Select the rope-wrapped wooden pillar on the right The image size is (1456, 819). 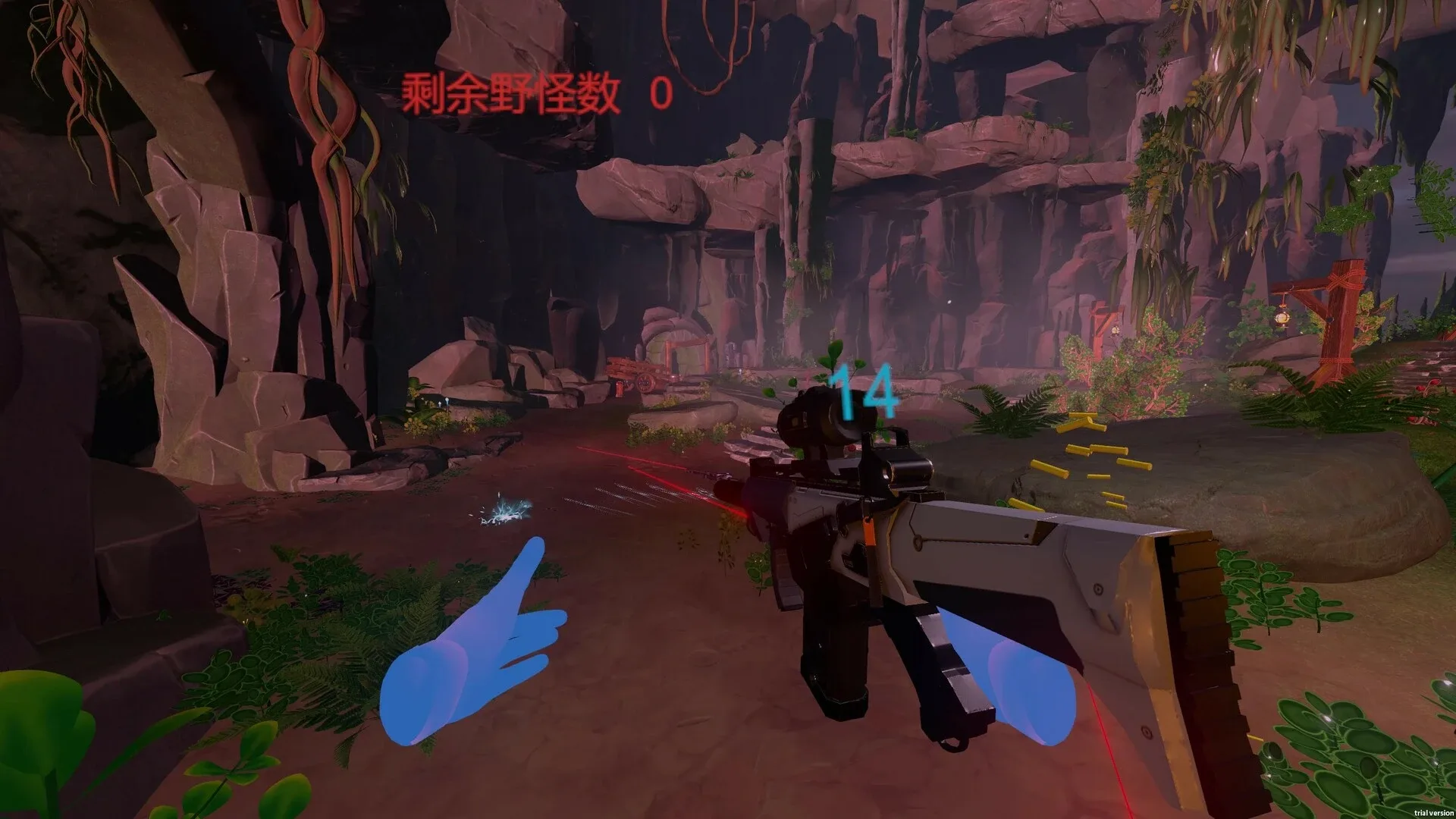1340,325
